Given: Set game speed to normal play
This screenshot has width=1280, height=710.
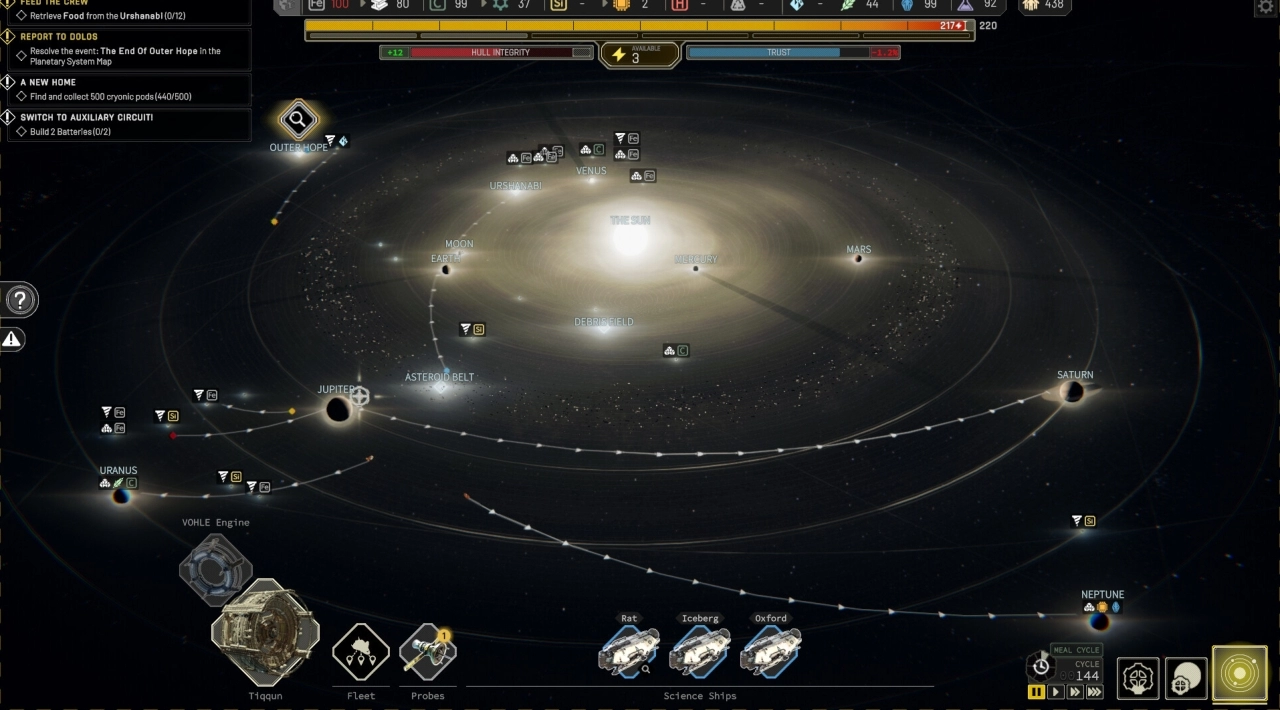Looking at the screenshot, I should [1055, 692].
